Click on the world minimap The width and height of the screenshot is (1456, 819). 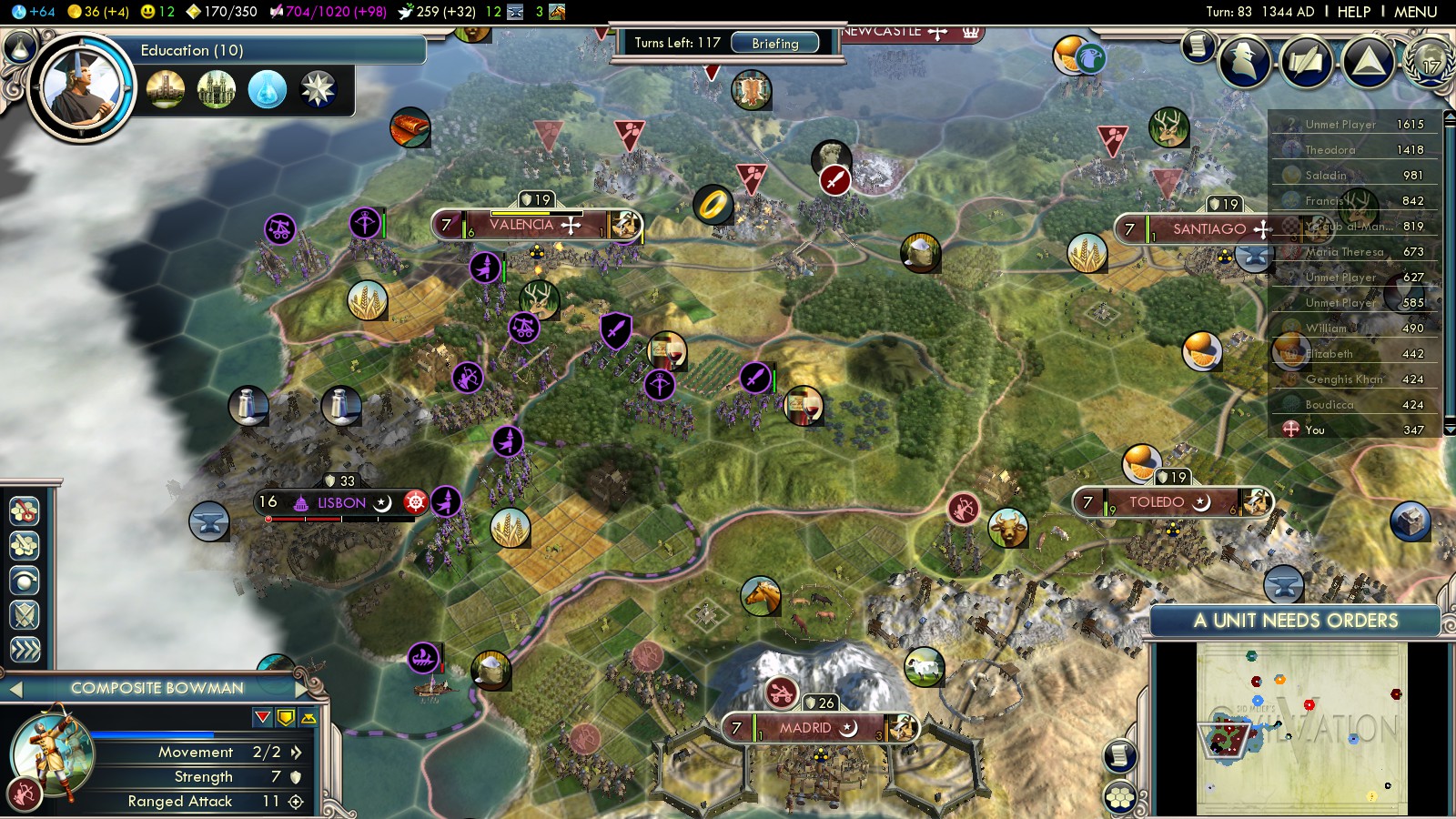(1301, 728)
